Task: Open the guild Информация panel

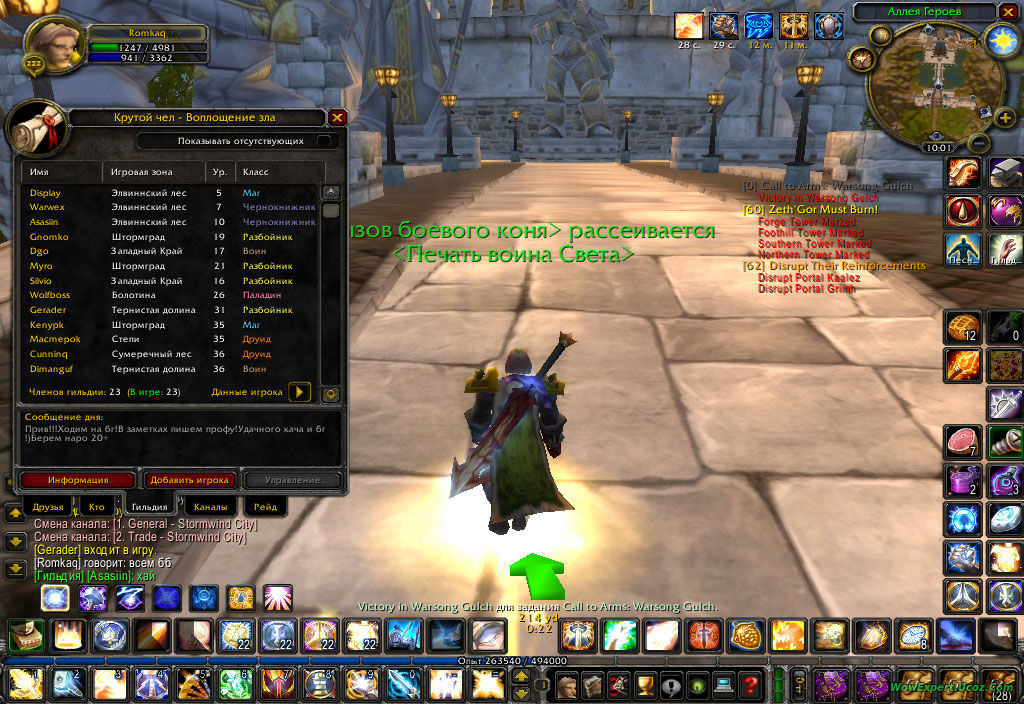Action: point(76,480)
